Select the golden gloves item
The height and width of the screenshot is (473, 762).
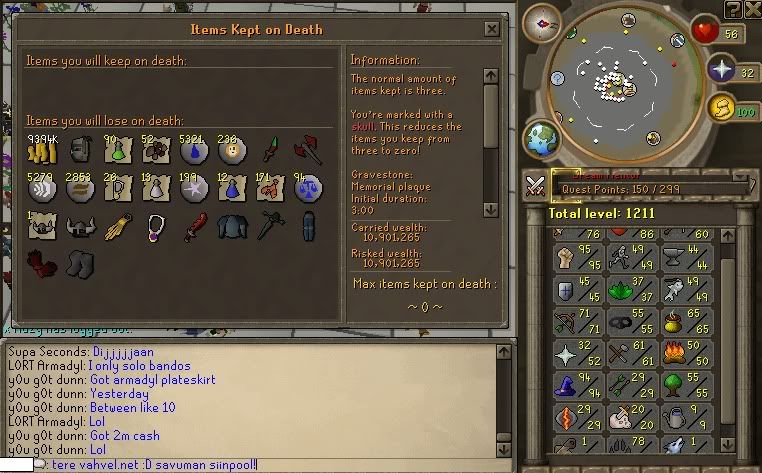[119, 228]
